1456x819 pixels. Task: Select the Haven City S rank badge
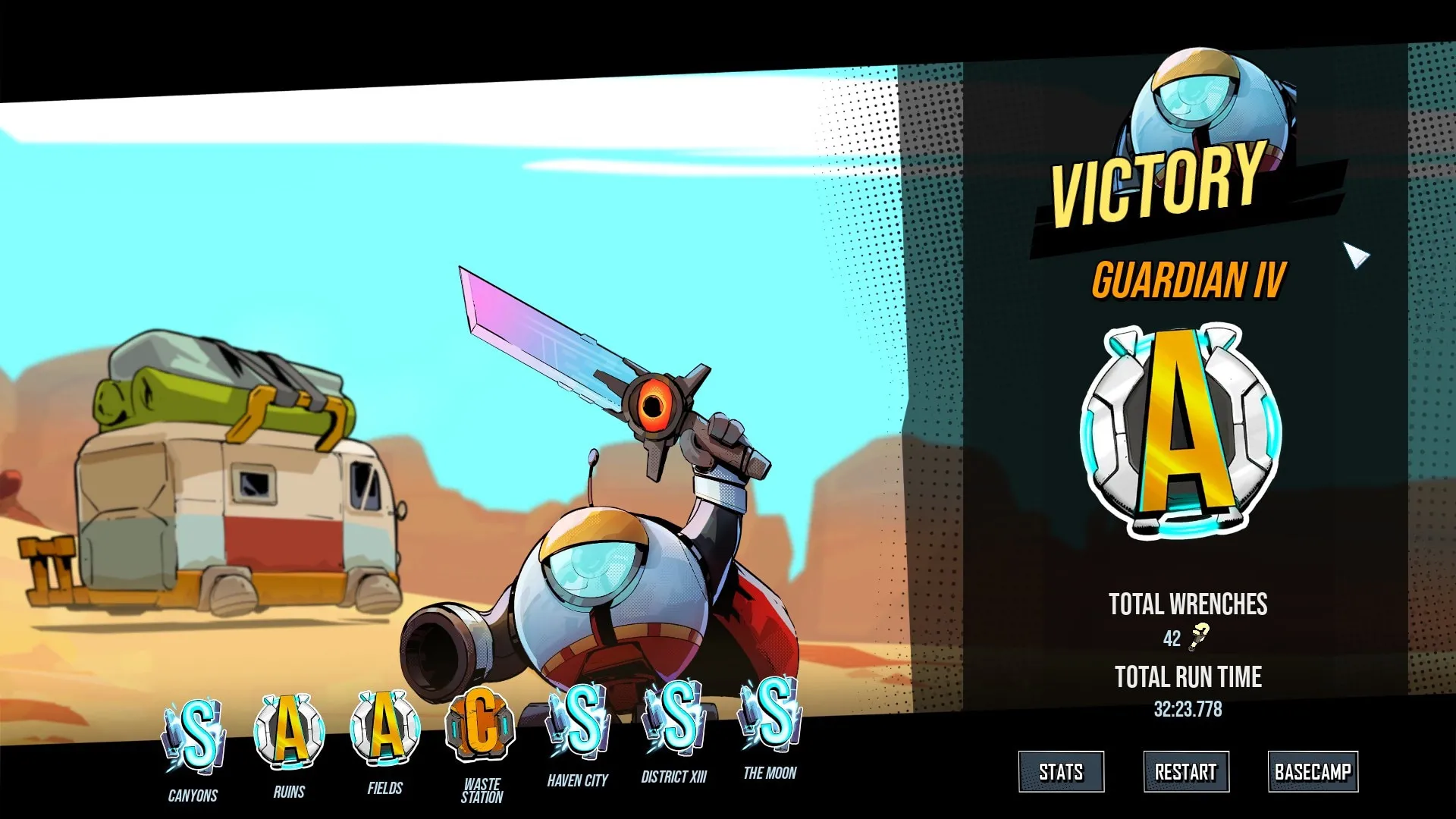pyautogui.click(x=580, y=719)
